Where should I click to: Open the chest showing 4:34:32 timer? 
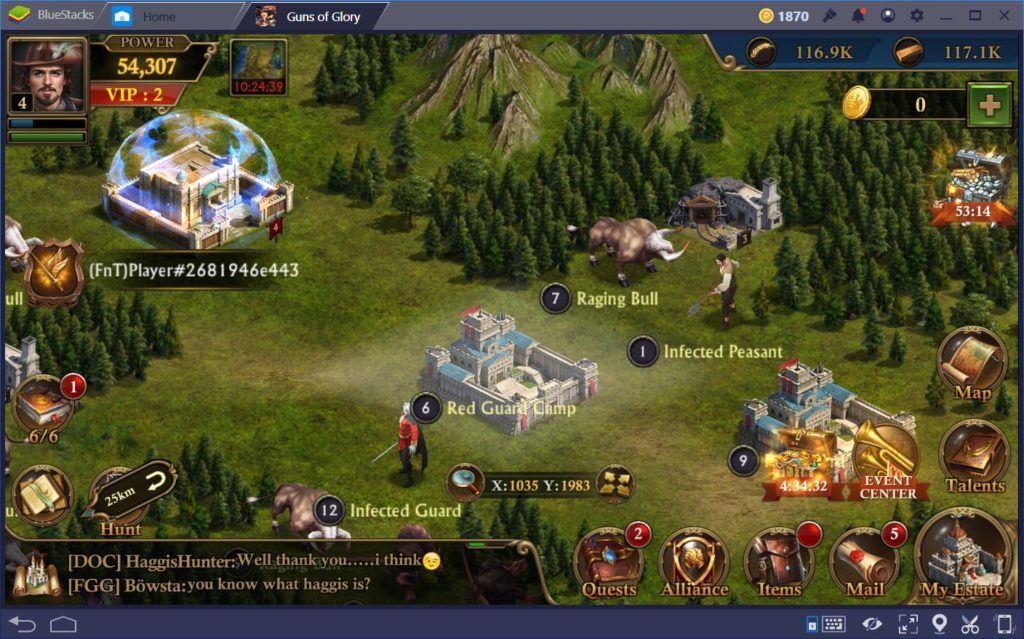[x=798, y=462]
